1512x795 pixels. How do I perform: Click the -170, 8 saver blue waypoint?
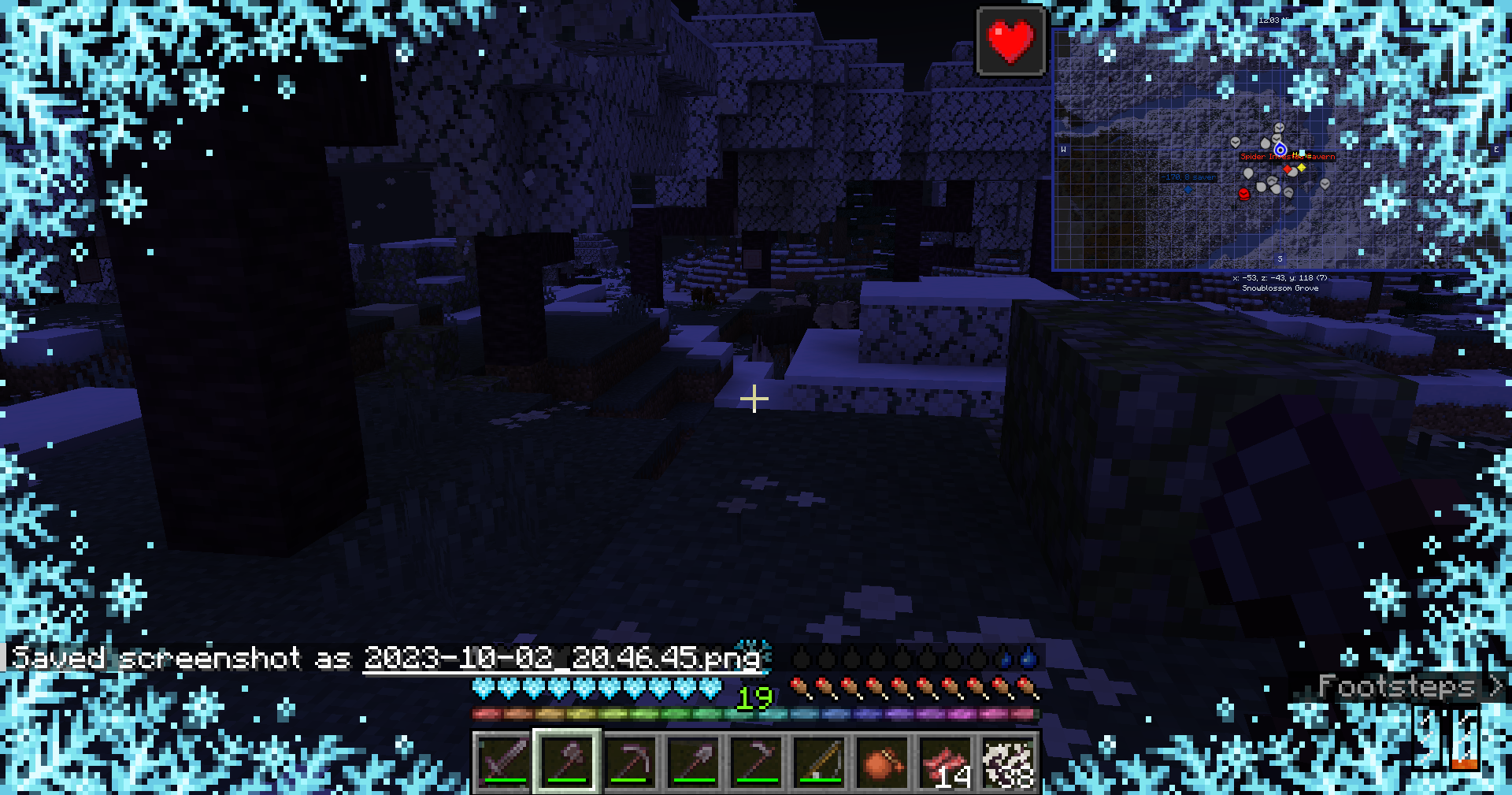point(1188,177)
